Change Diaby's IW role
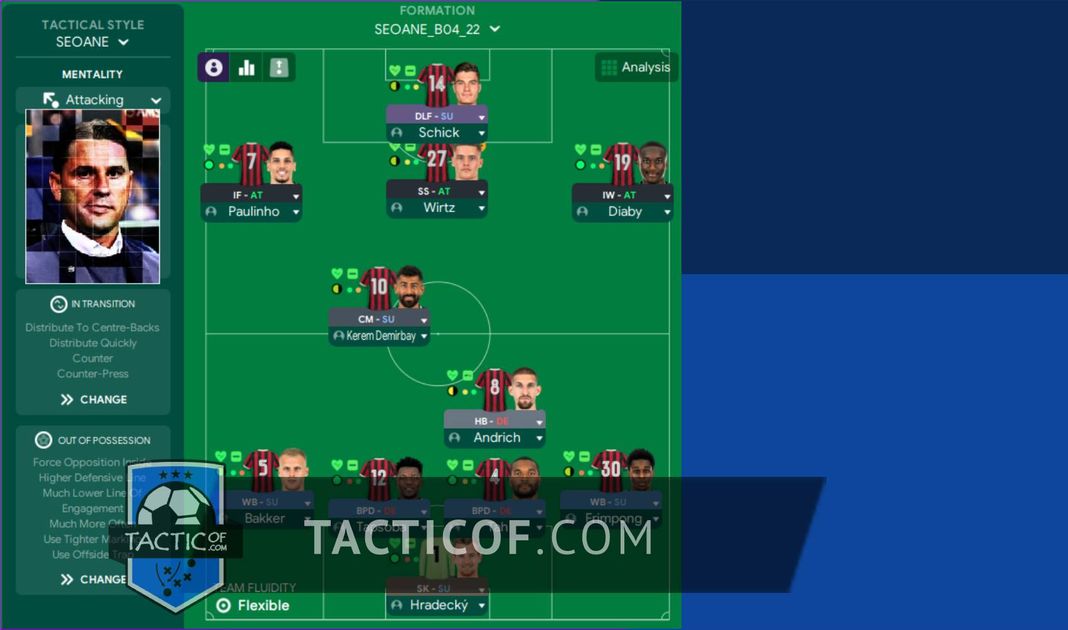The height and width of the screenshot is (630, 1068). pyautogui.click(x=623, y=195)
